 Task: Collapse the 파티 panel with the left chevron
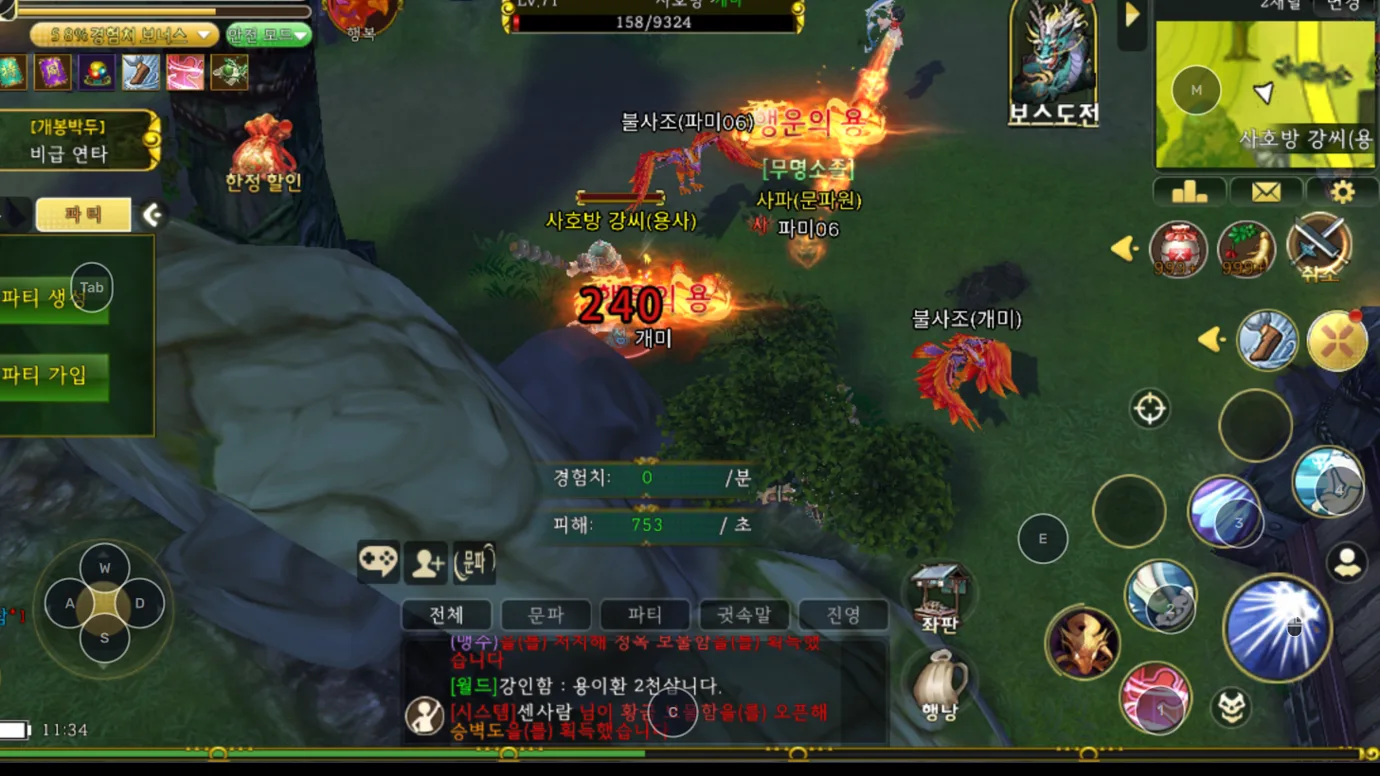click(152, 211)
